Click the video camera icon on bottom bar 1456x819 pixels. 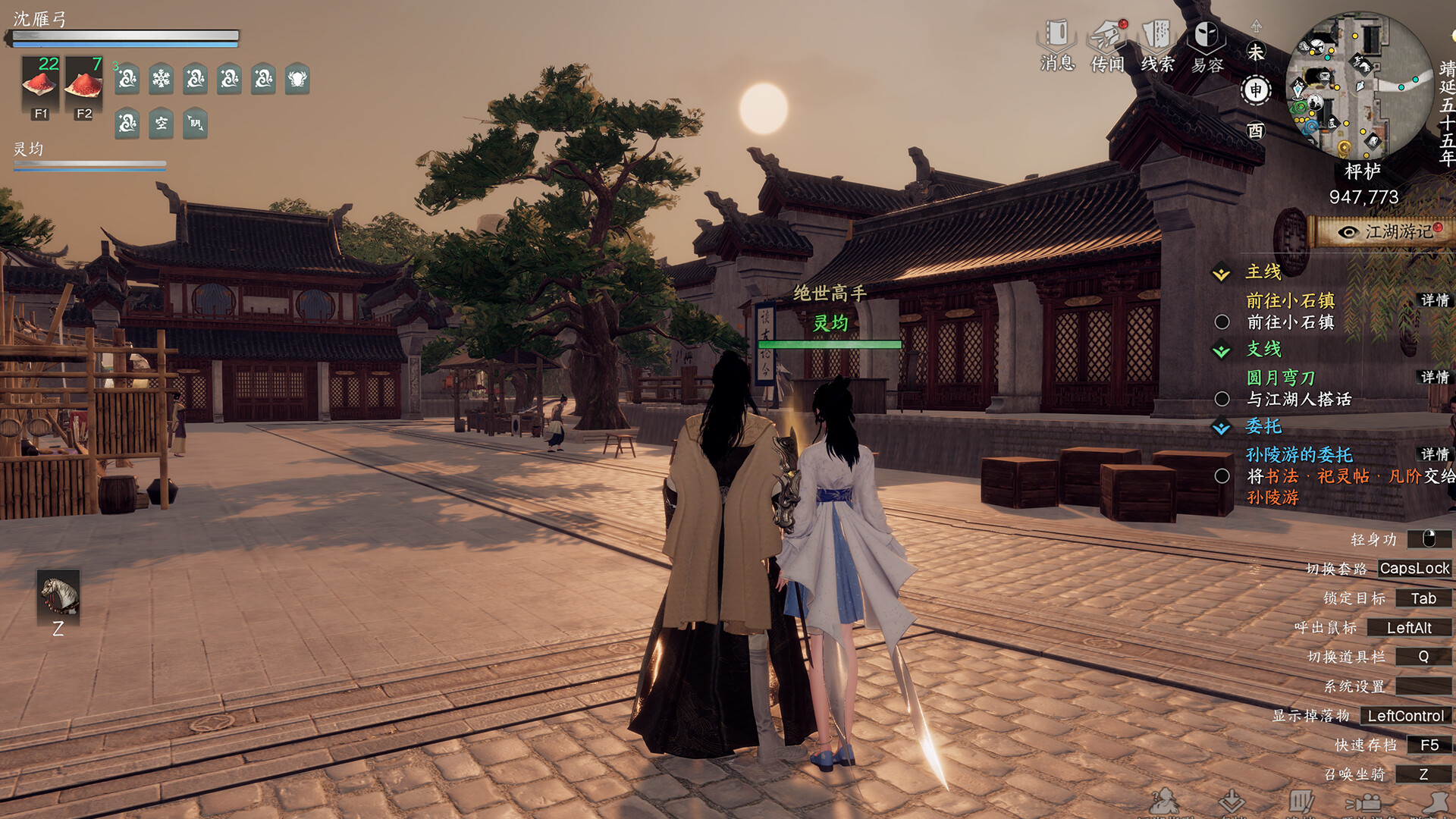1363,802
